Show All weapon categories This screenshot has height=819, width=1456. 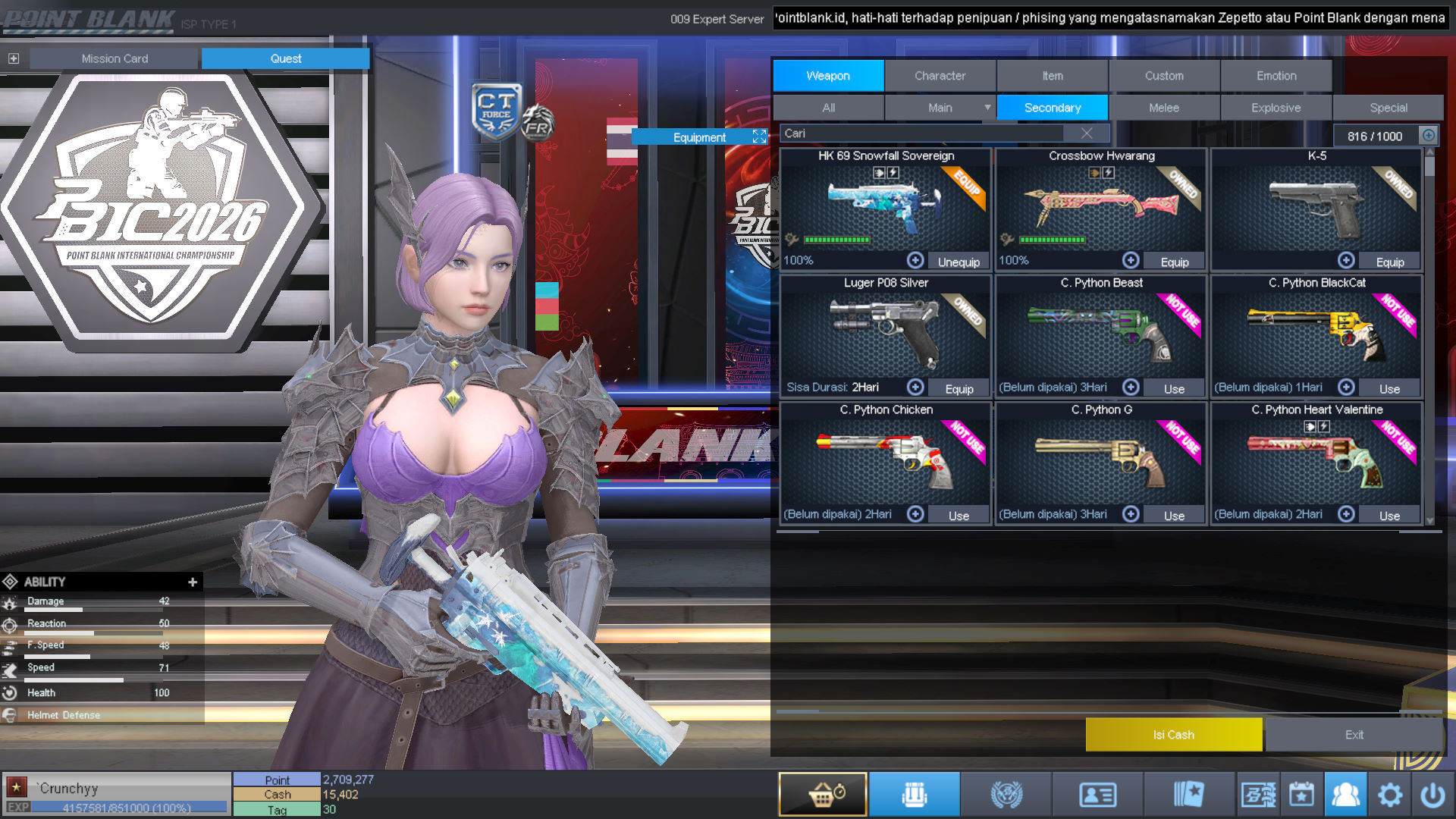coord(828,108)
